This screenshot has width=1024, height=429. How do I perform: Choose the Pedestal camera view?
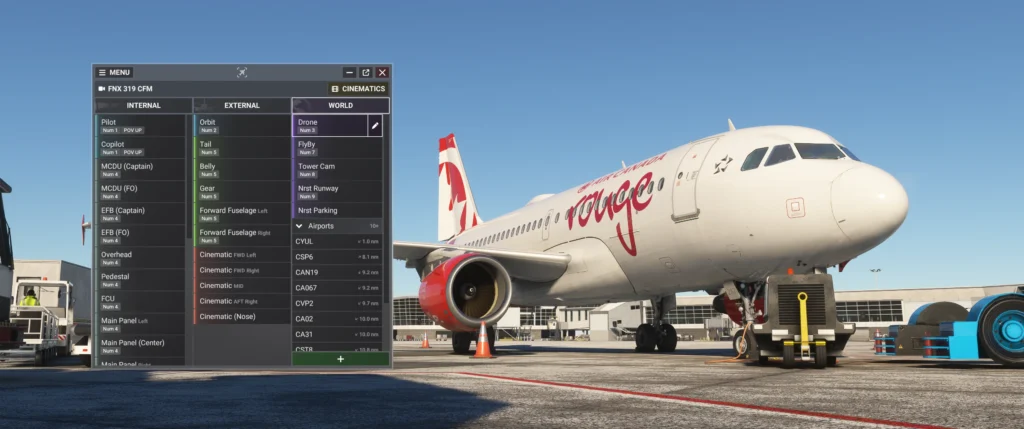140,279
